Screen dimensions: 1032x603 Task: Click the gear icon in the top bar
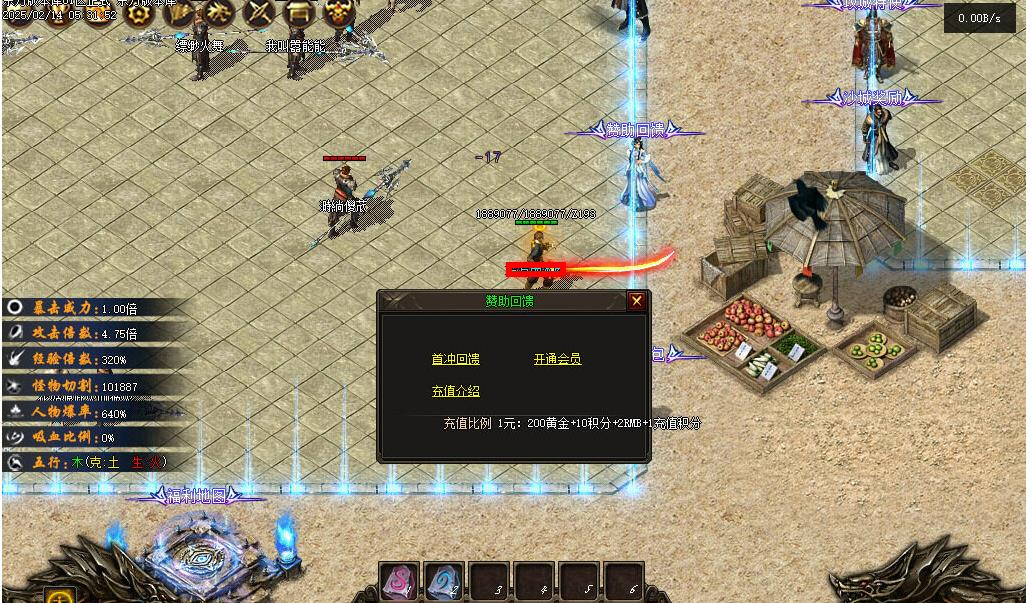pyautogui.click(x=137, y=13)
